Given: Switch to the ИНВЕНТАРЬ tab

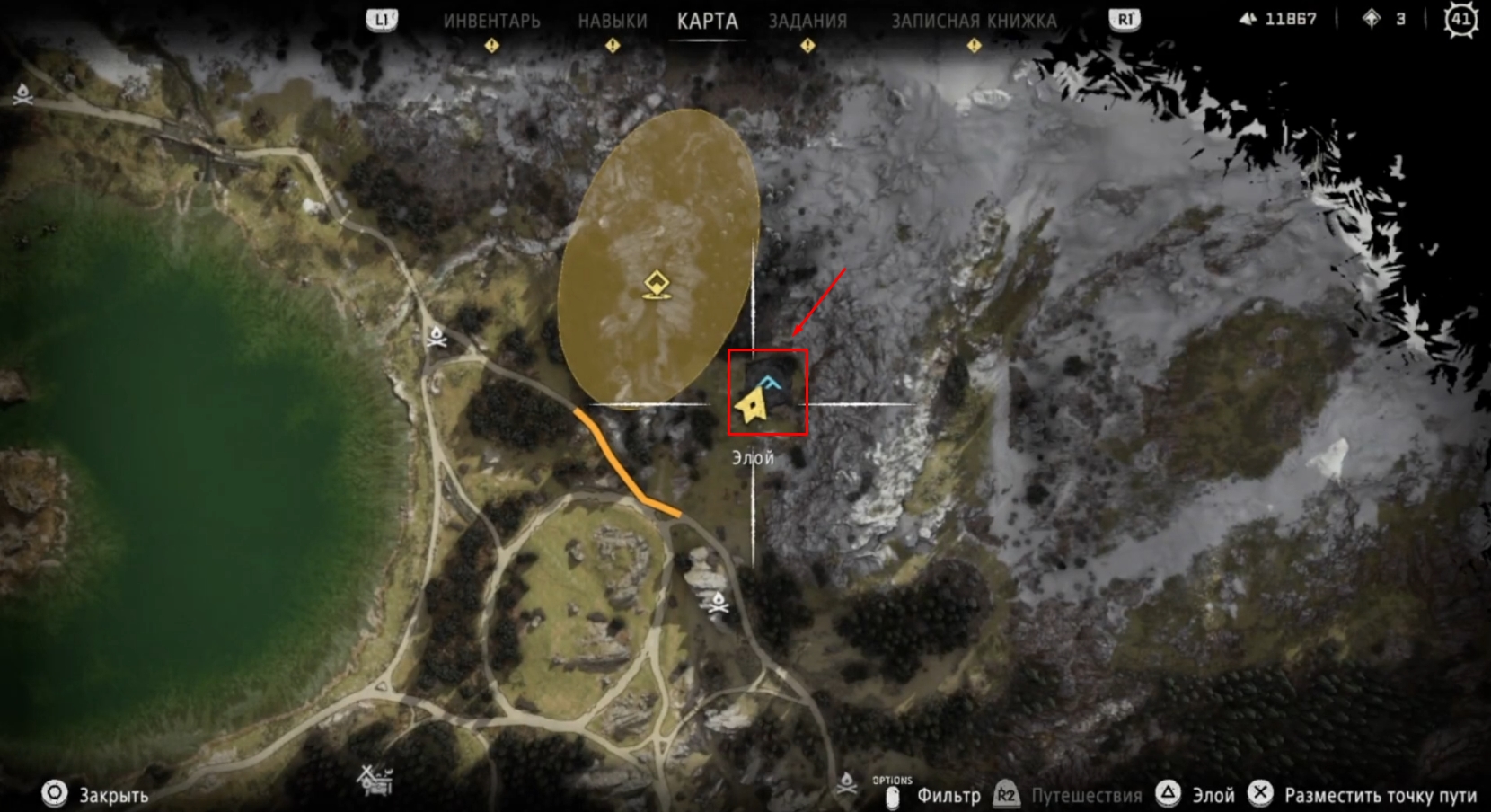Looking at the screenshot, I should 491,21.
